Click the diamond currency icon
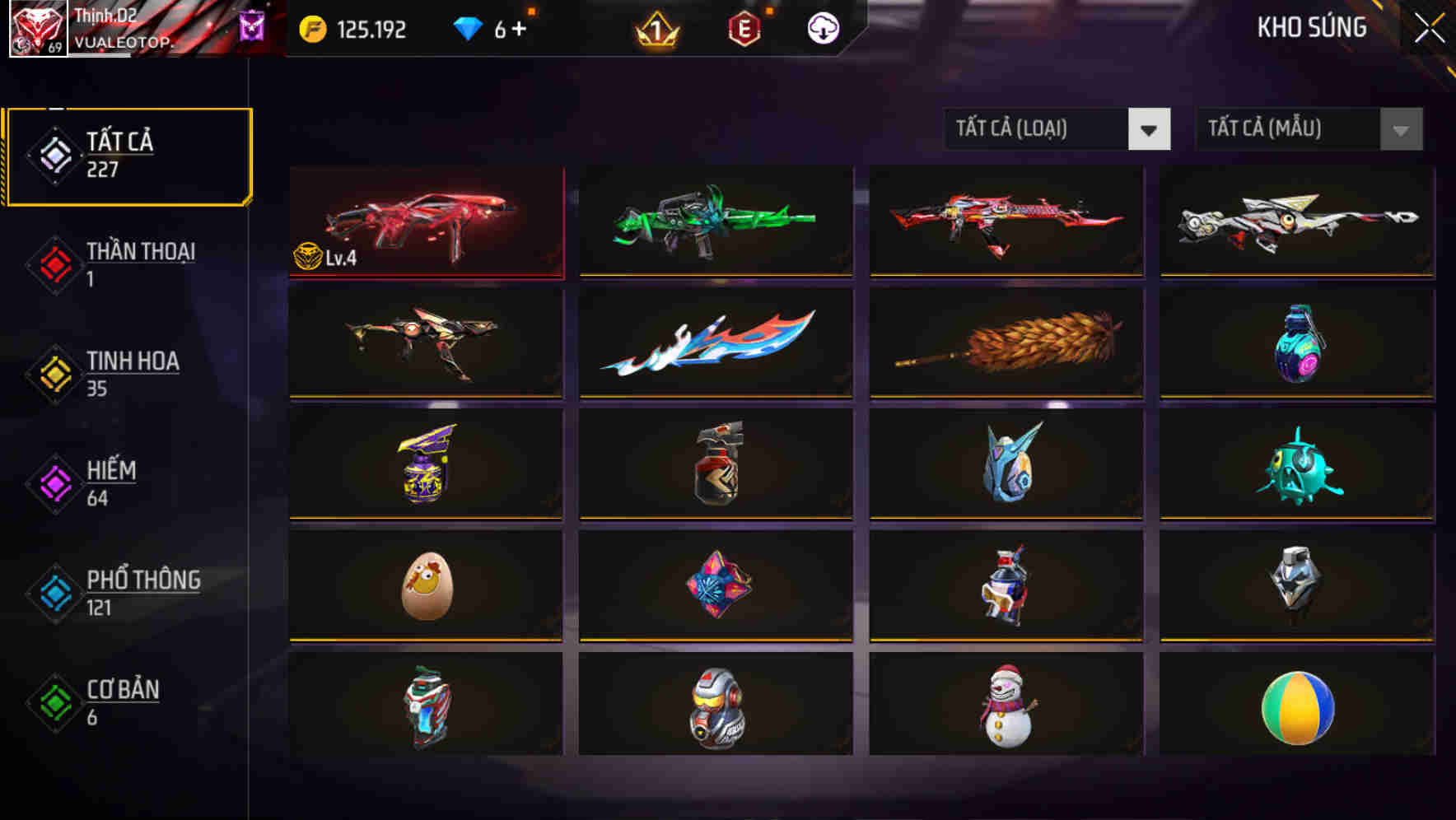Screen dimensions: 1456x820 [468, 27]
